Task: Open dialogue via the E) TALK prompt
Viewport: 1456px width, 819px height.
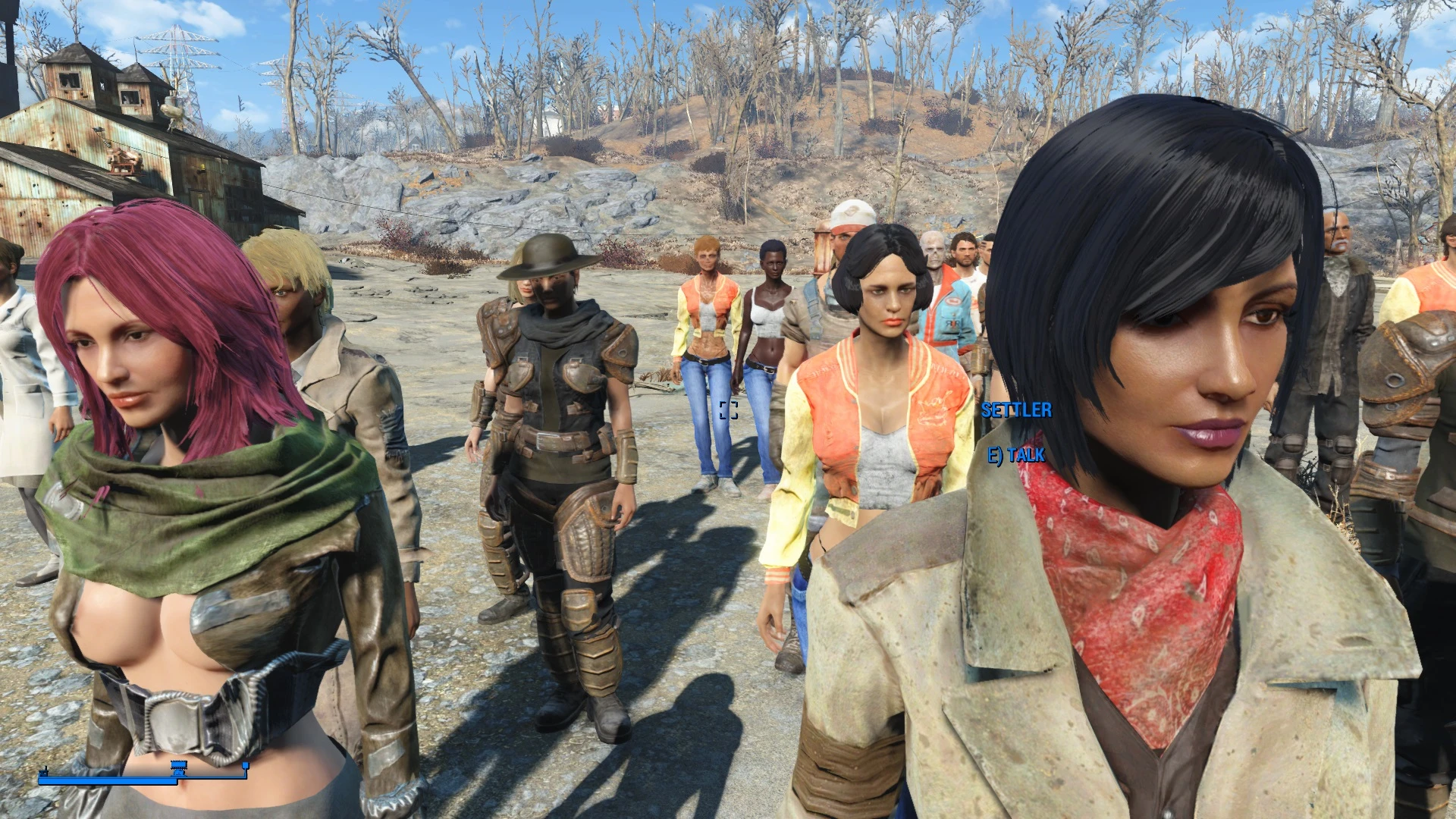Action: point(1016,457)
